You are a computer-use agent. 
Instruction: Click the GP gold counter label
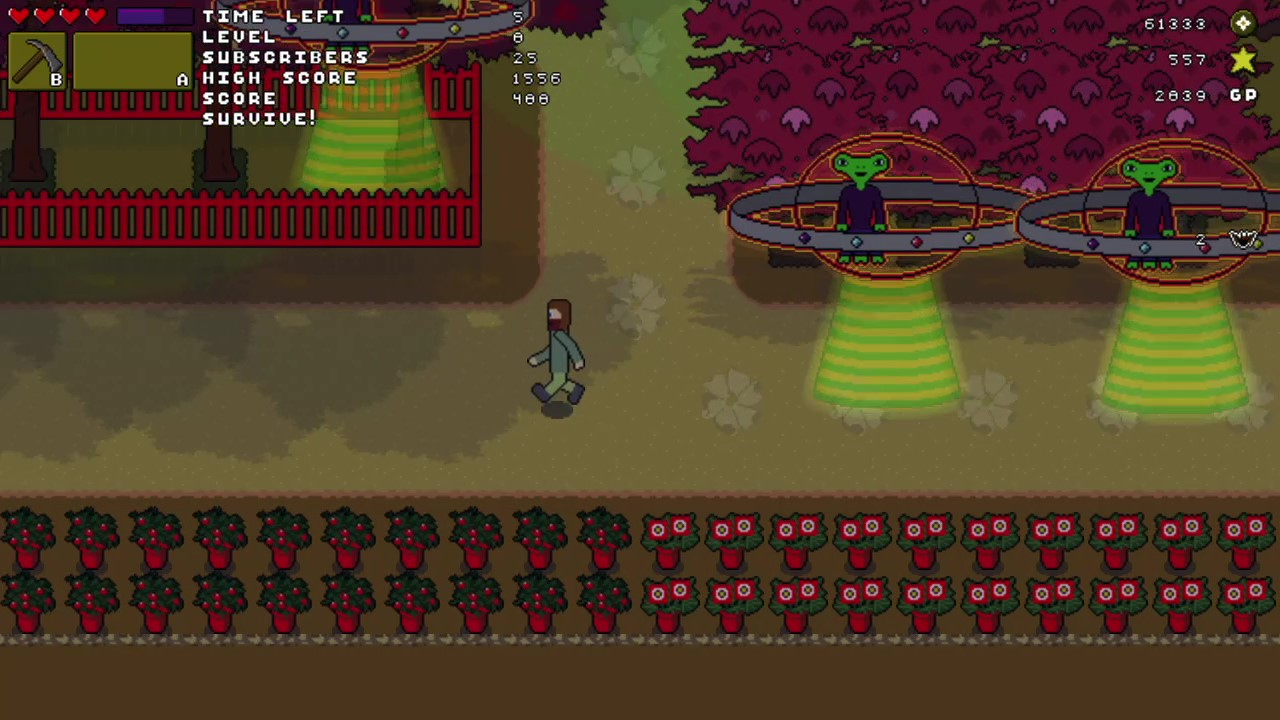[1243, 94]
